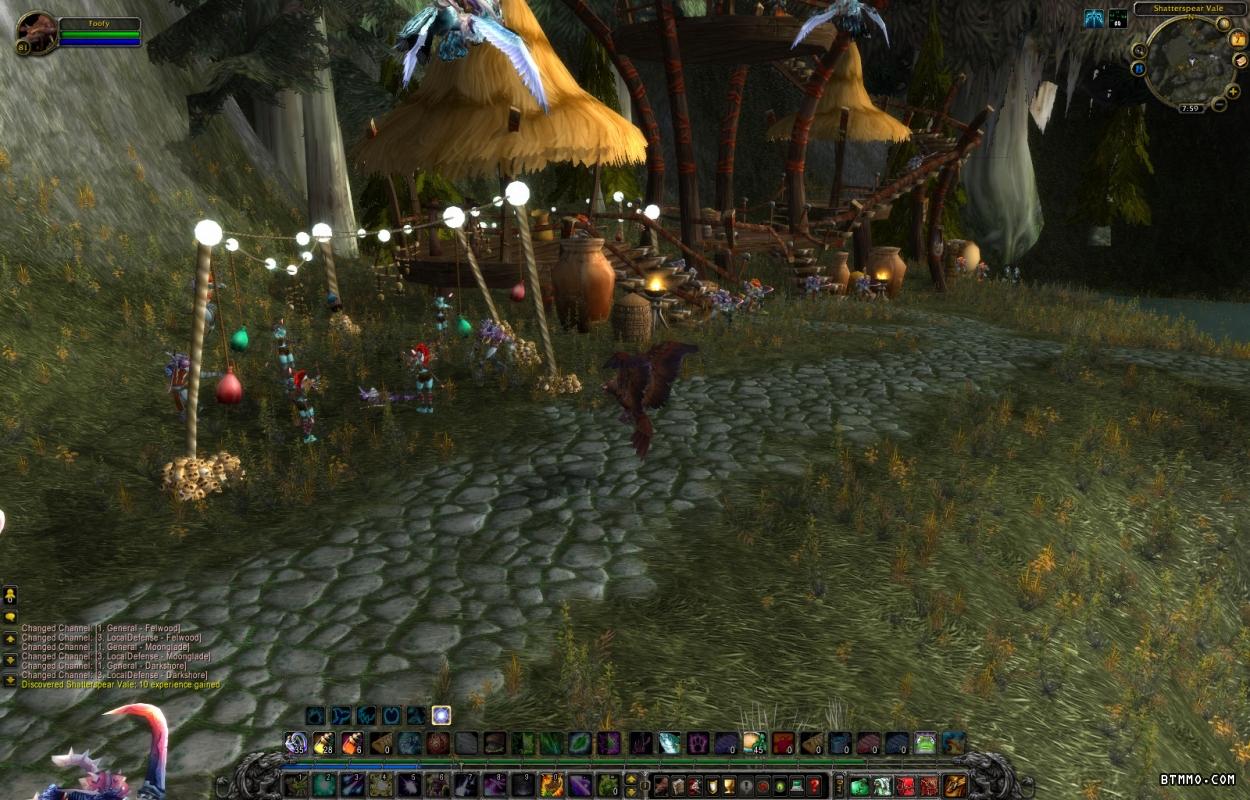Use the yellow potion with 28 charges

324,743
